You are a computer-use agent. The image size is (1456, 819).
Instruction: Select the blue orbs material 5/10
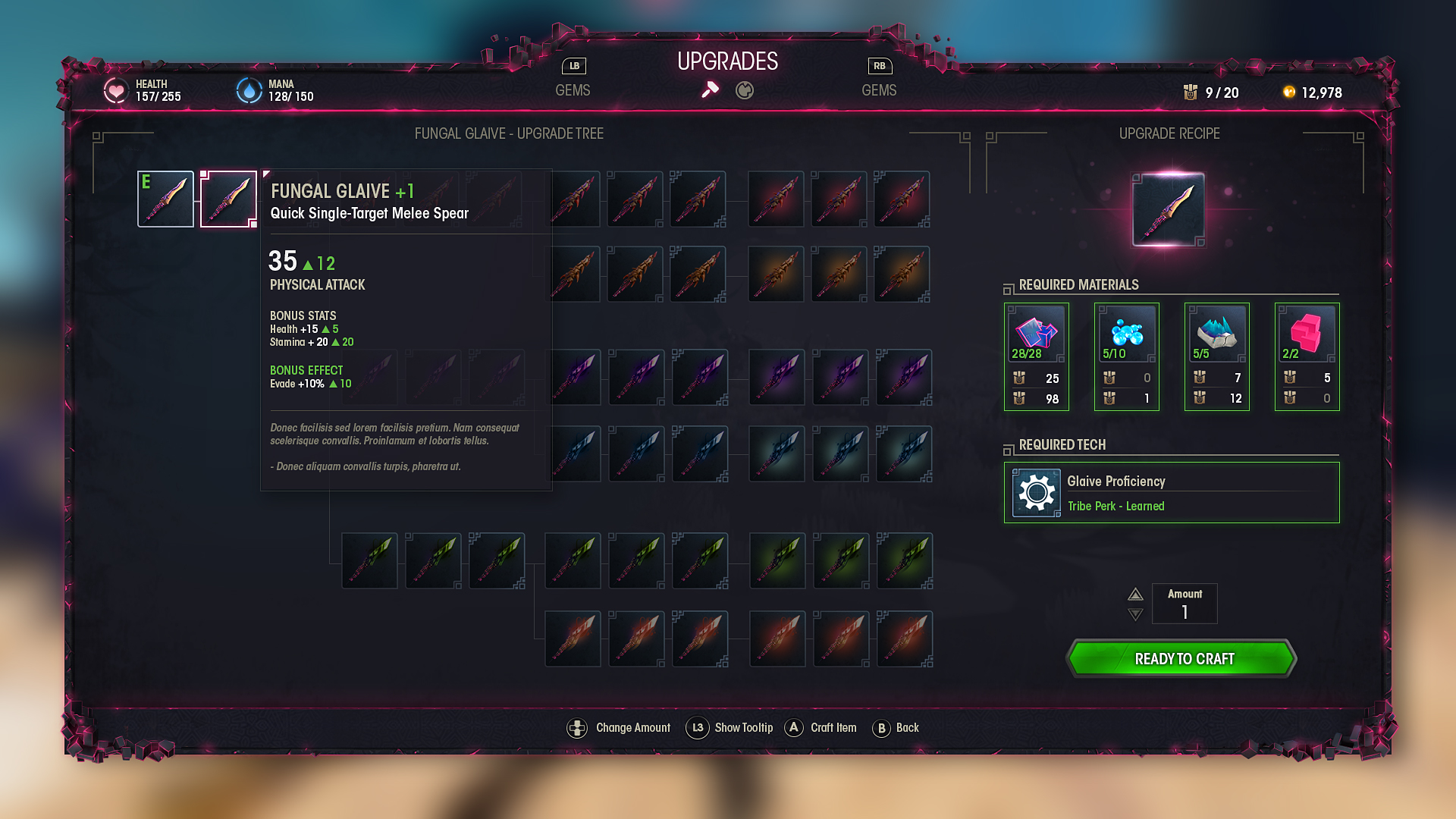point(1126,334)
